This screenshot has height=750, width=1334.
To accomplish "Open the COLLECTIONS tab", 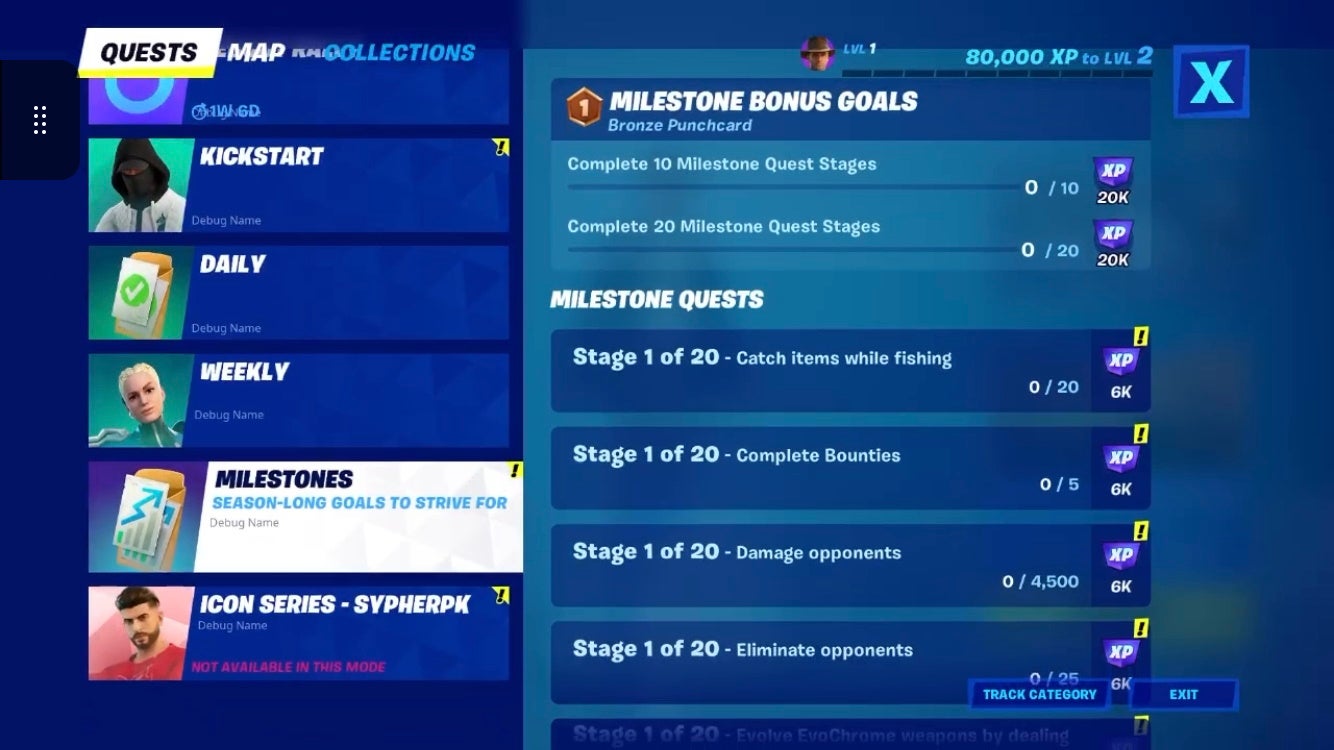I will [x=398, y=52].
